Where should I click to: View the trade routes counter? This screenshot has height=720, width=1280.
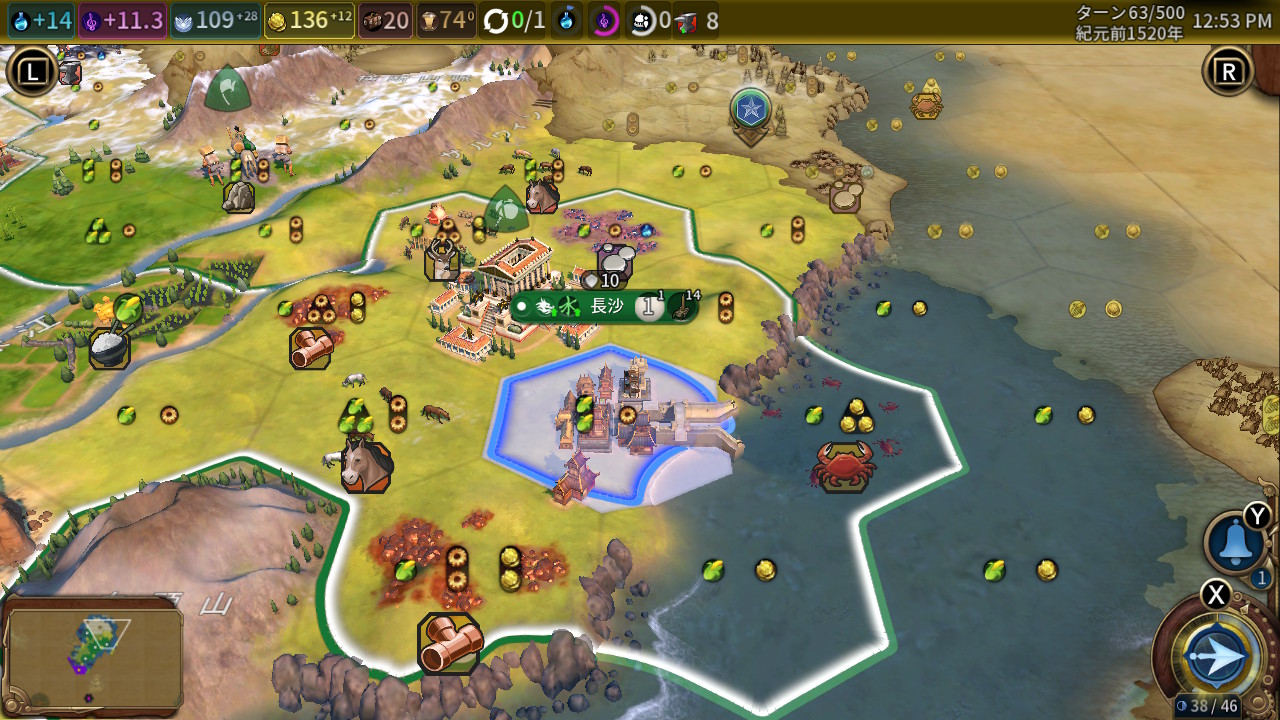click(x=514, y=21)
